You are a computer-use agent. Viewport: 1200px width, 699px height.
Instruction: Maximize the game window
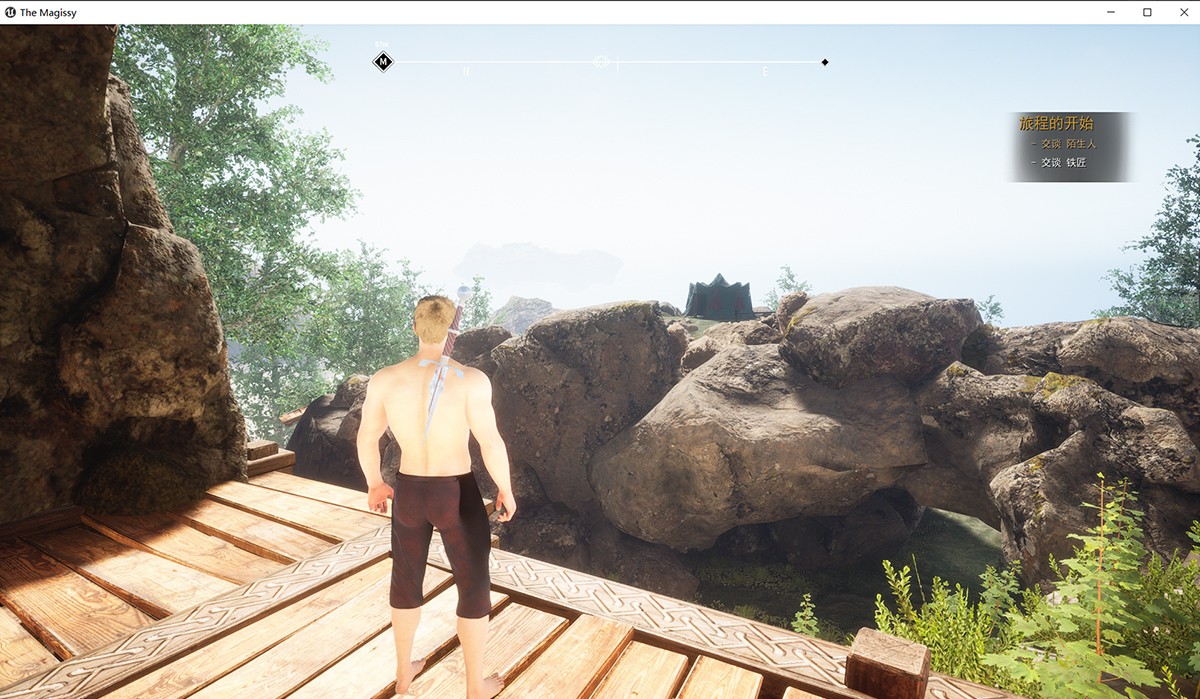[1147, 12]
